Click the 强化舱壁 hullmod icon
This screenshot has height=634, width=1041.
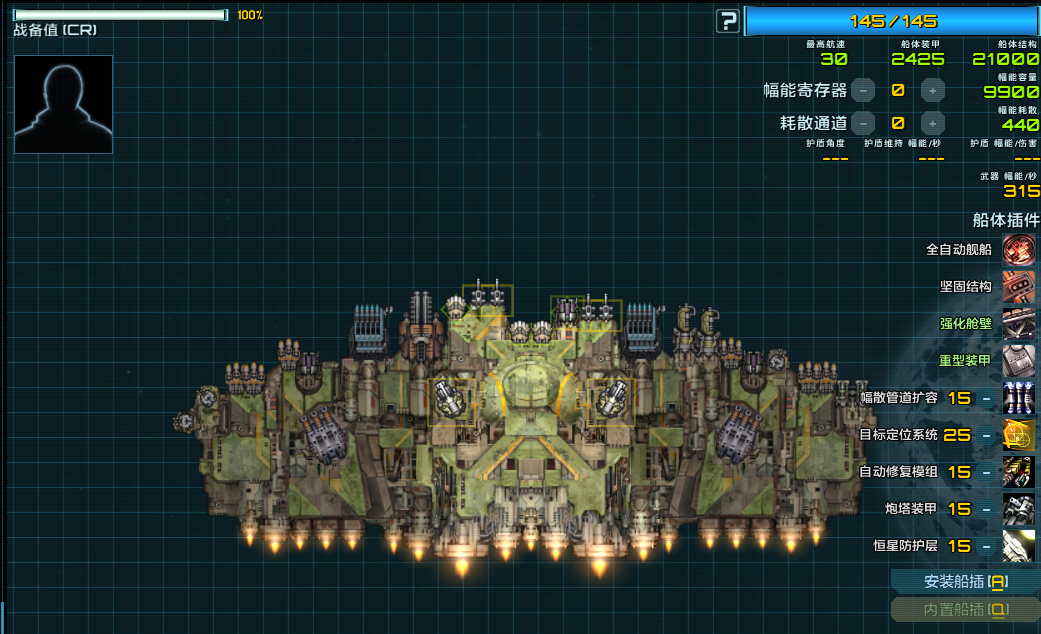1019,324
